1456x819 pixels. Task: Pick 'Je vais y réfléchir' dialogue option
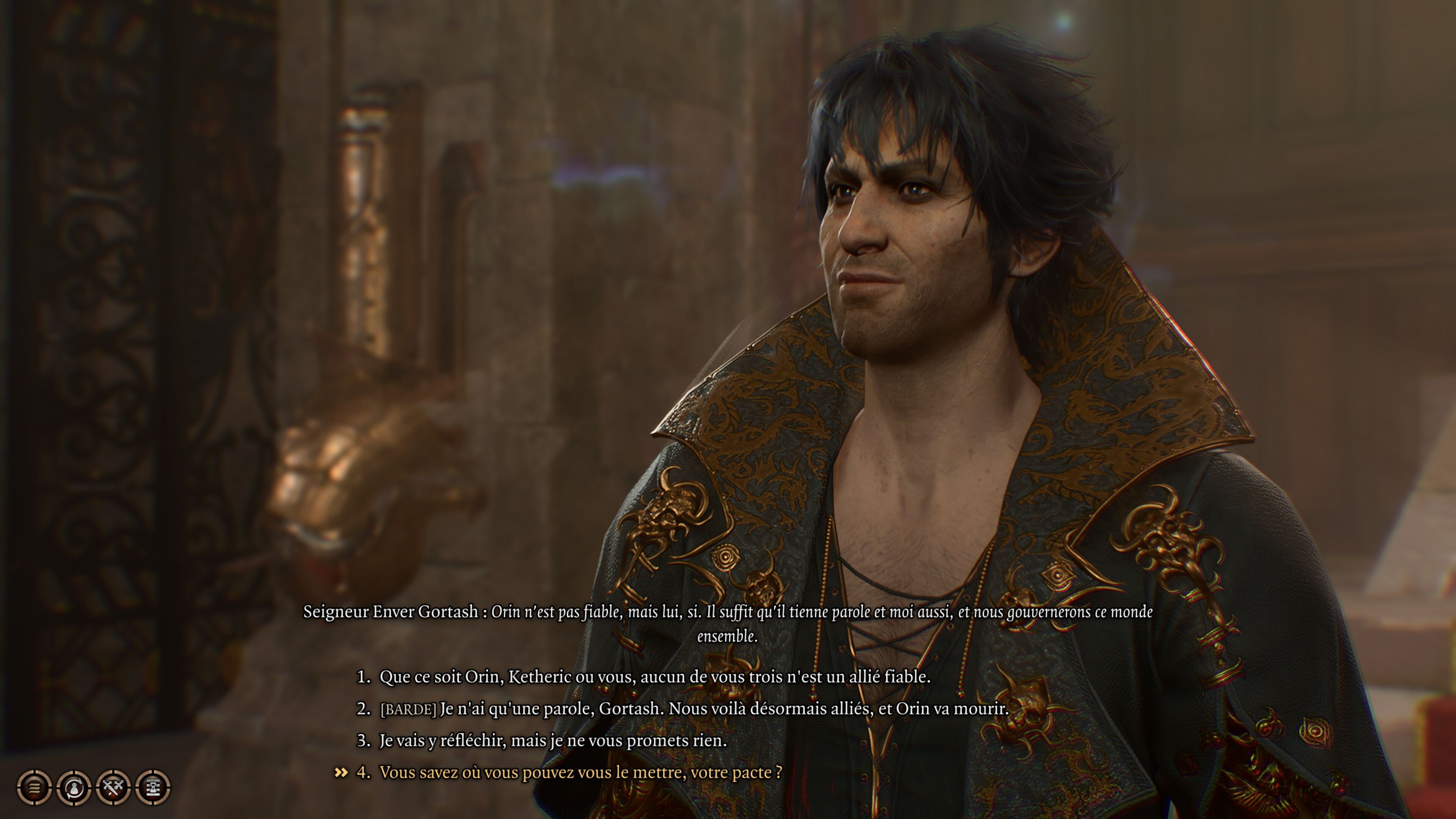[552, 741]
